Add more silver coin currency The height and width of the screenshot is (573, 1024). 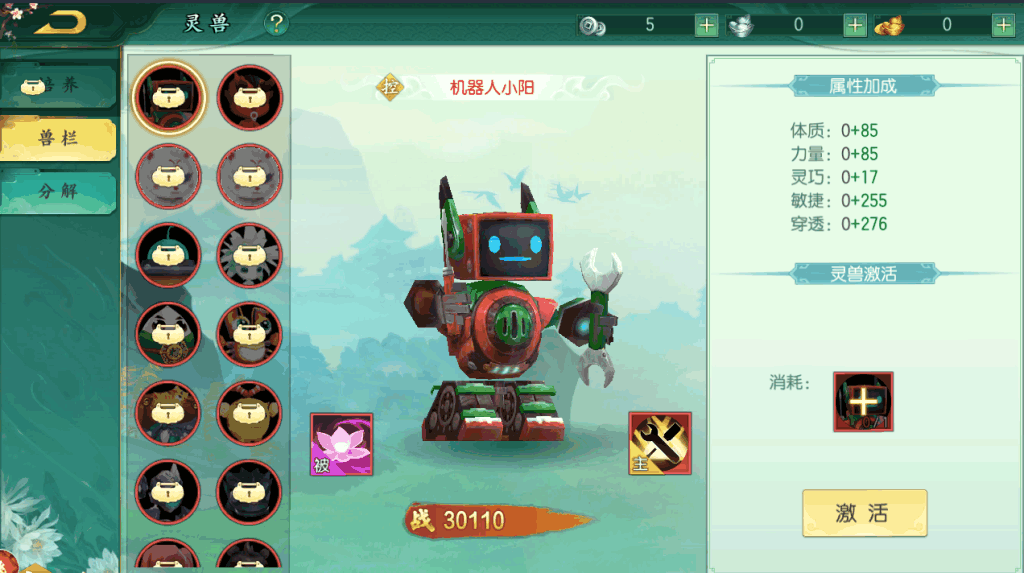[706, 25]
